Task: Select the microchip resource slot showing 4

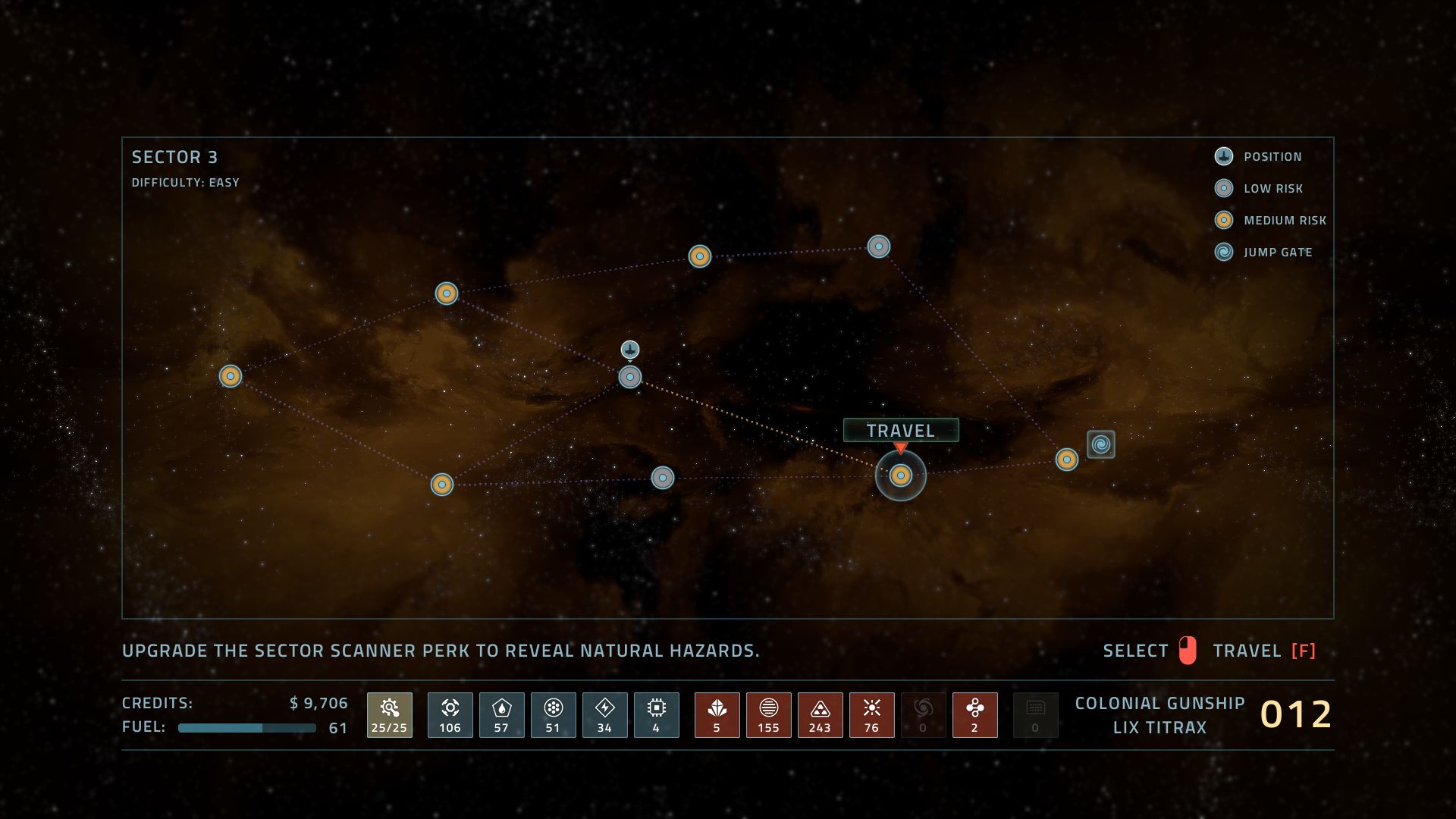Action: pyautogui.click(x=657, y=714)
